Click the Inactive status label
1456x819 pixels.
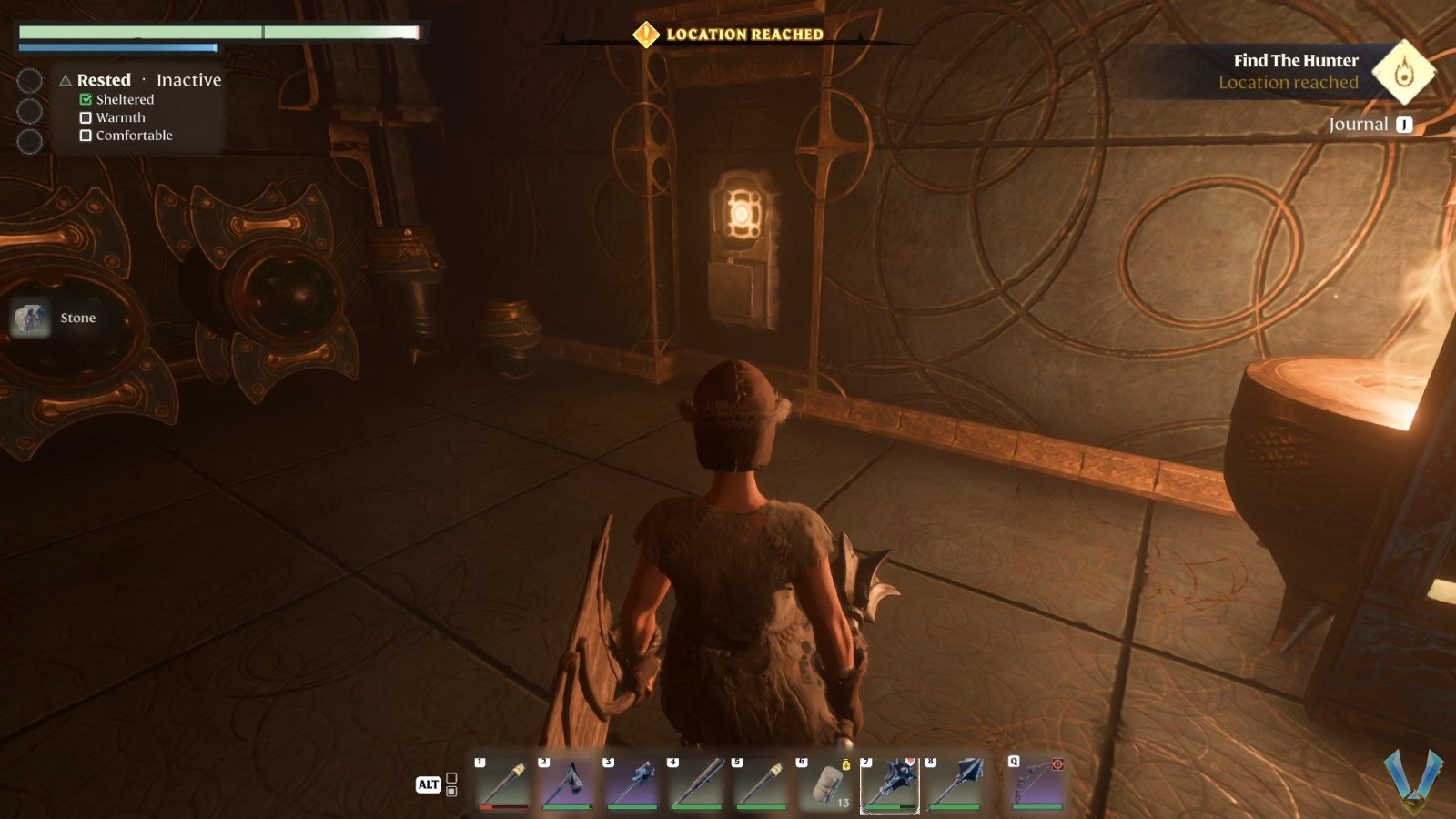pyautogui.click(x=188, y=80)
